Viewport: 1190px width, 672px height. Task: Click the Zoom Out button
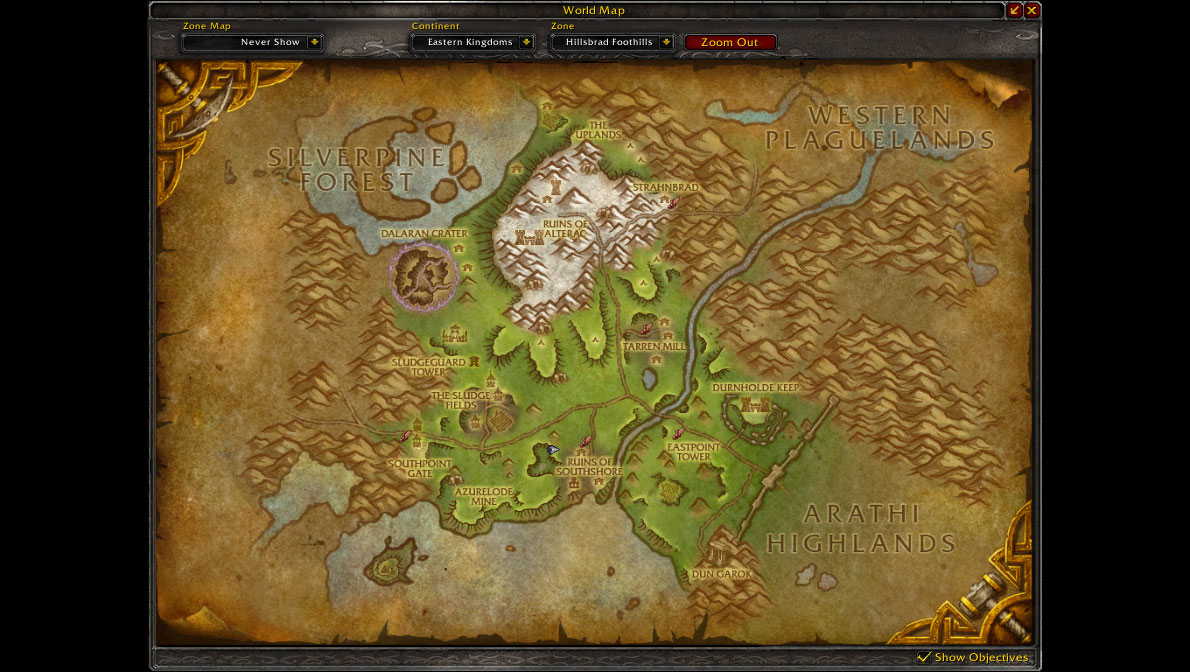pos(730,42)
